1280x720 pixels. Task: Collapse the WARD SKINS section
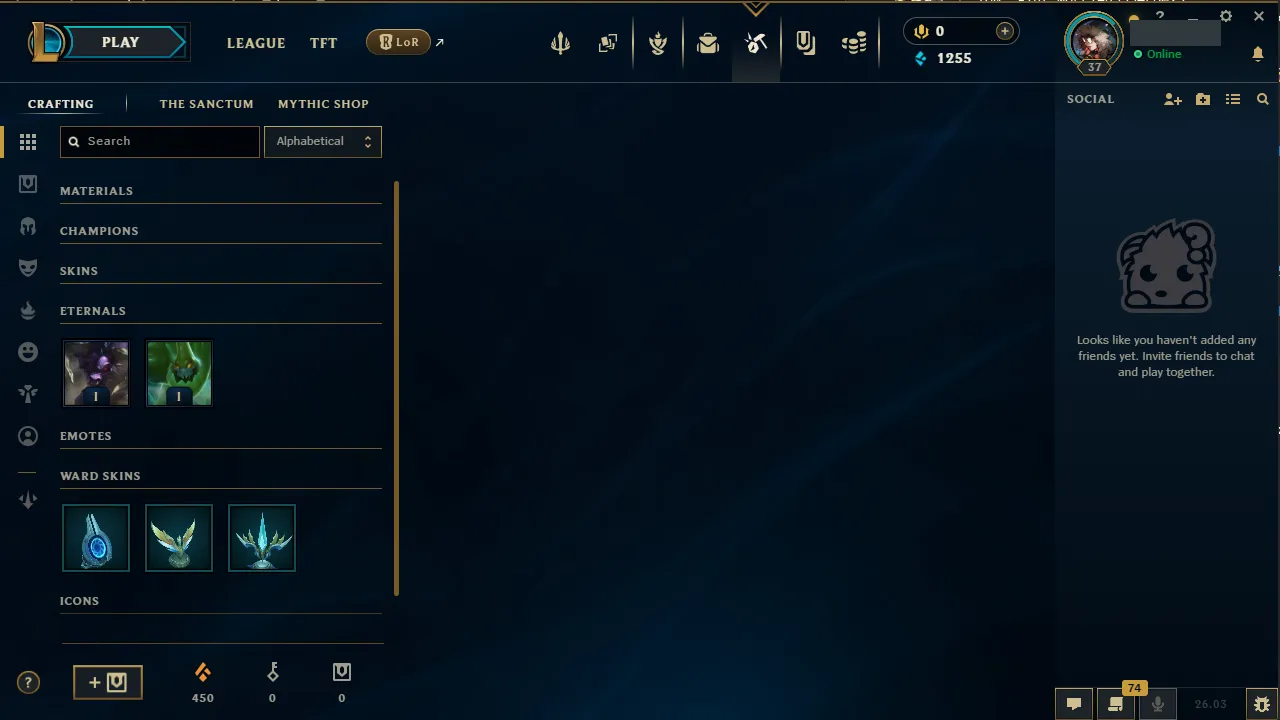pyautogui.click(x=100, y=476)
